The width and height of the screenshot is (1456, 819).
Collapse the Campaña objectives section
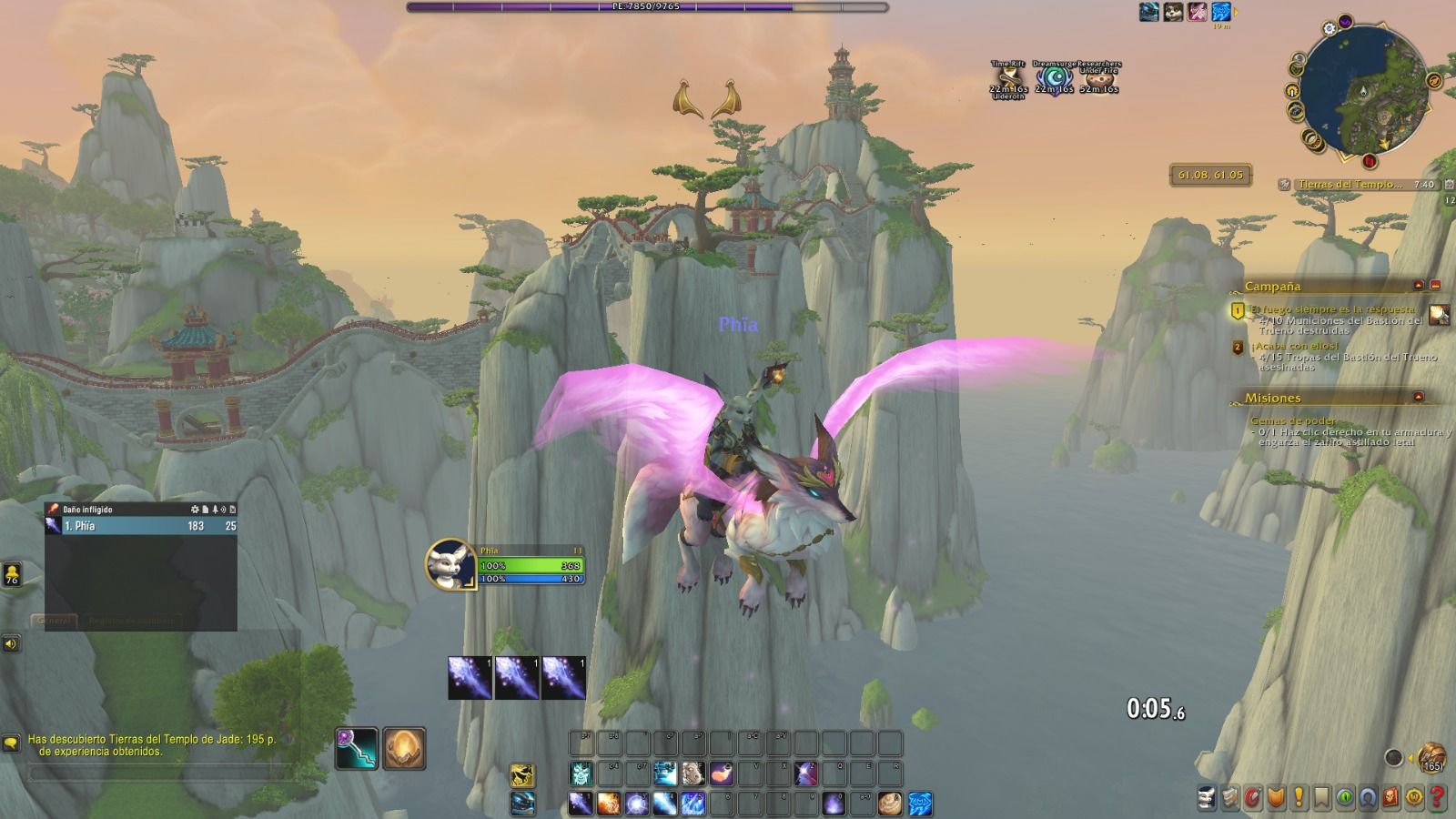(1419, 286)
